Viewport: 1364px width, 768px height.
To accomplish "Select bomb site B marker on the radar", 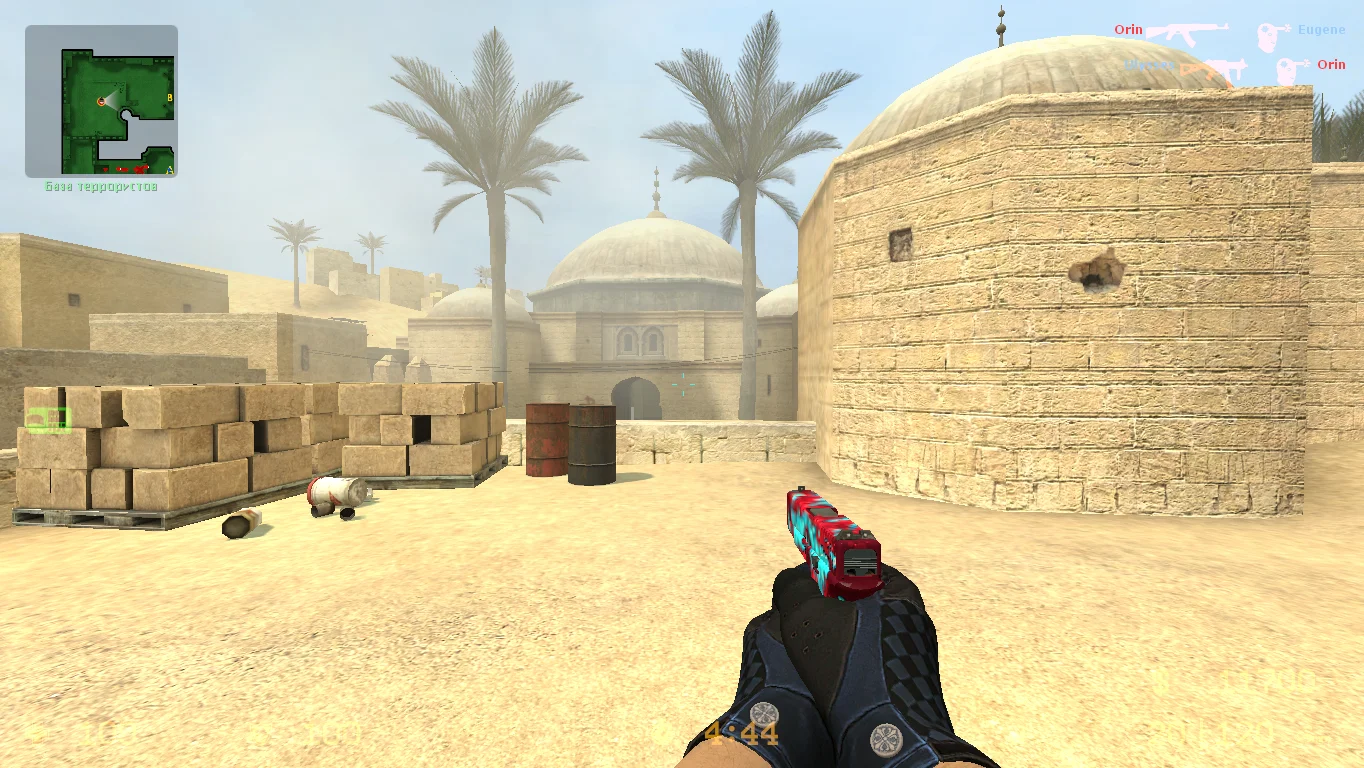I will coord(170,97).
